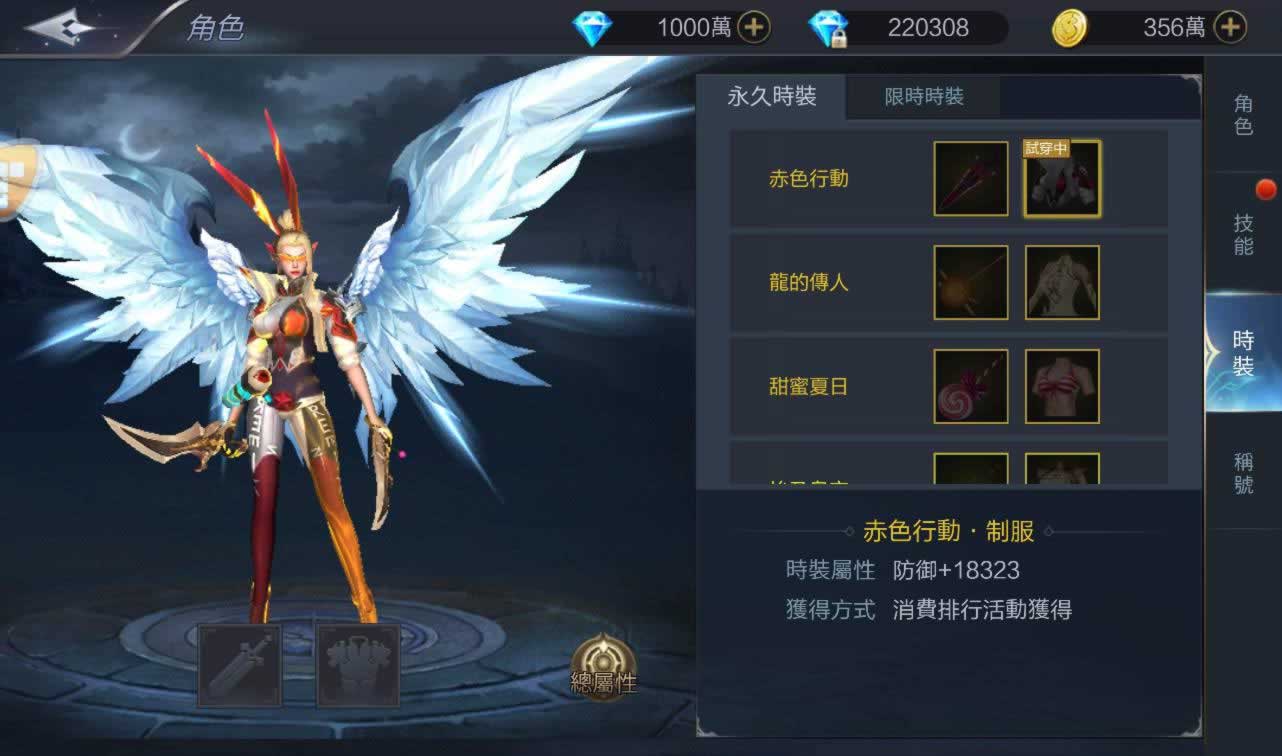Switch to the 限時時裝 tab
Screen dimensions: 1282x756
point(924,97)
